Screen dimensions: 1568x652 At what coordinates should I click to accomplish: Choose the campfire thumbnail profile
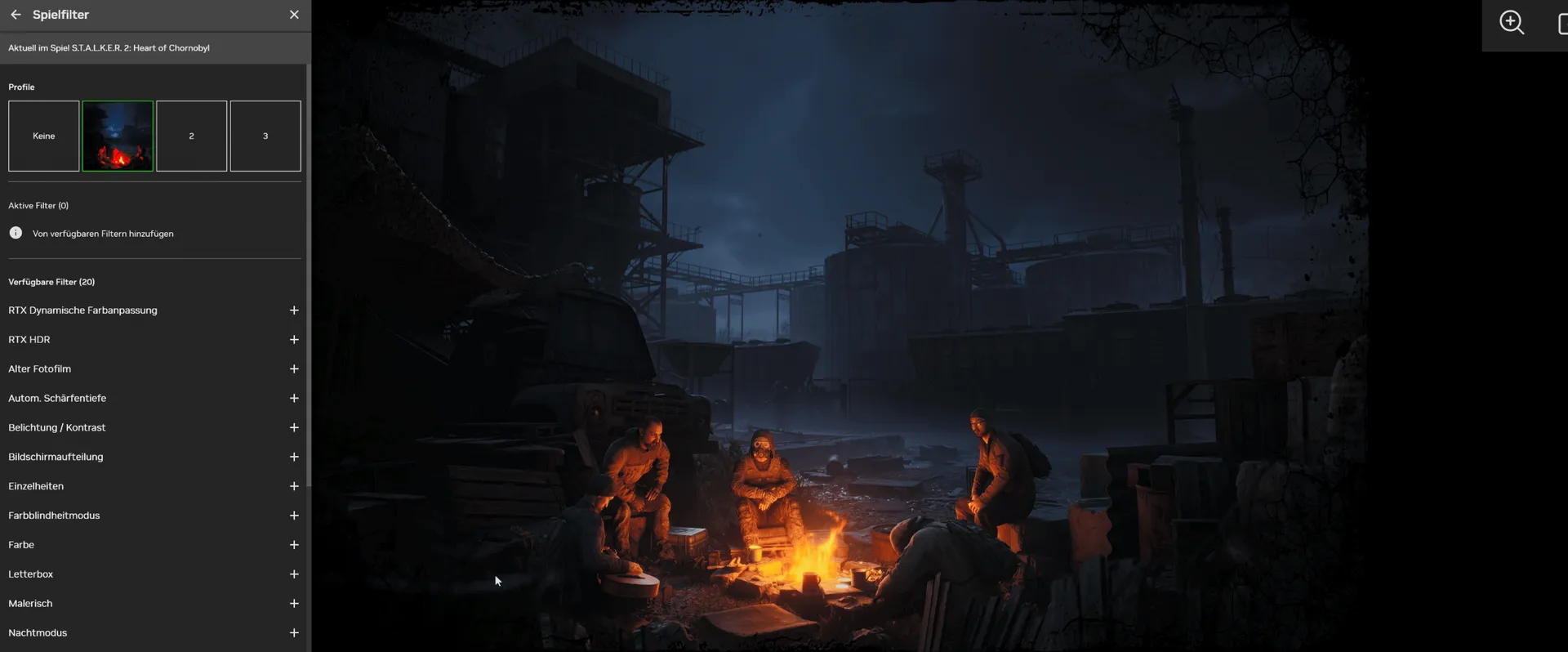click(x=118, y=136)
